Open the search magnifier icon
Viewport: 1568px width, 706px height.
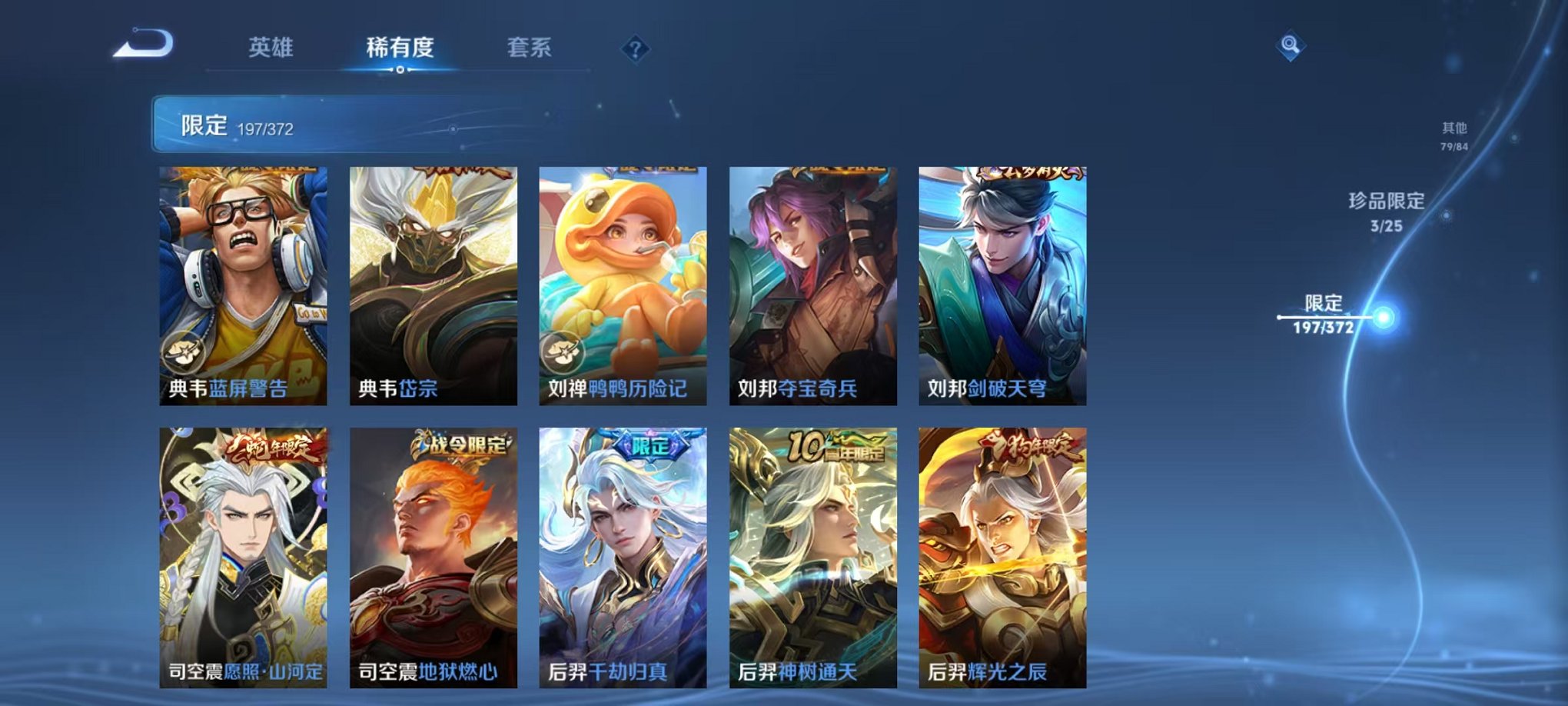[1291, 46]
